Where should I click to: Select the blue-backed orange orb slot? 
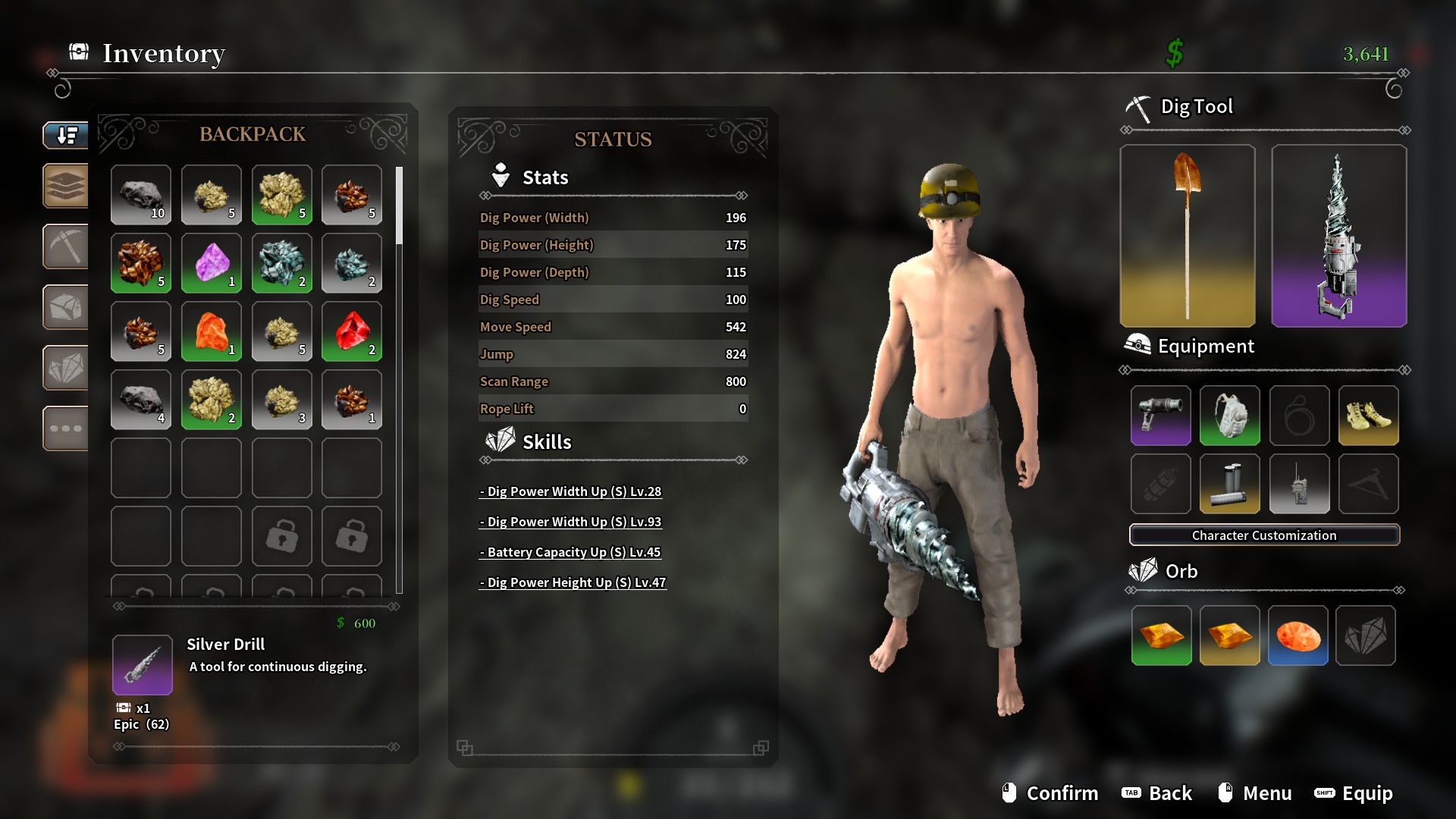coord(1298,635)
